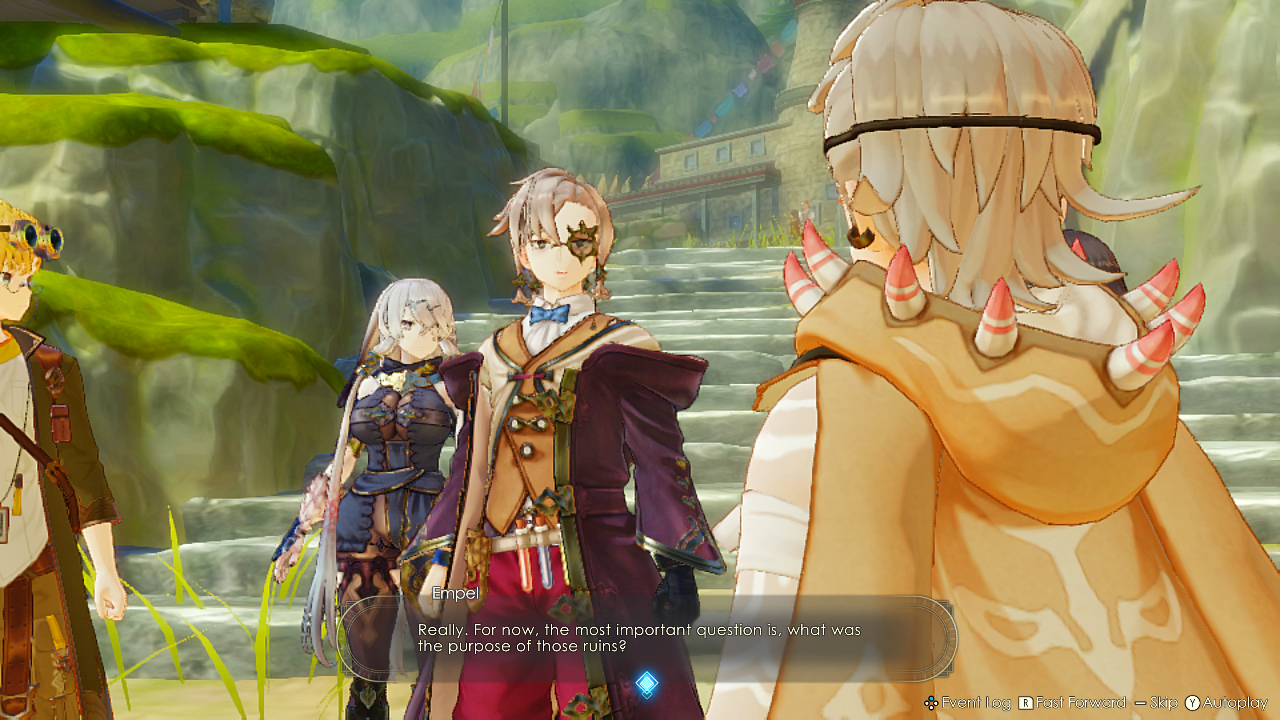The height and width of the screenshot is (720, 1280).
Task: Click the dialogue text about the ruins
Action: click(x=640, y=637)
